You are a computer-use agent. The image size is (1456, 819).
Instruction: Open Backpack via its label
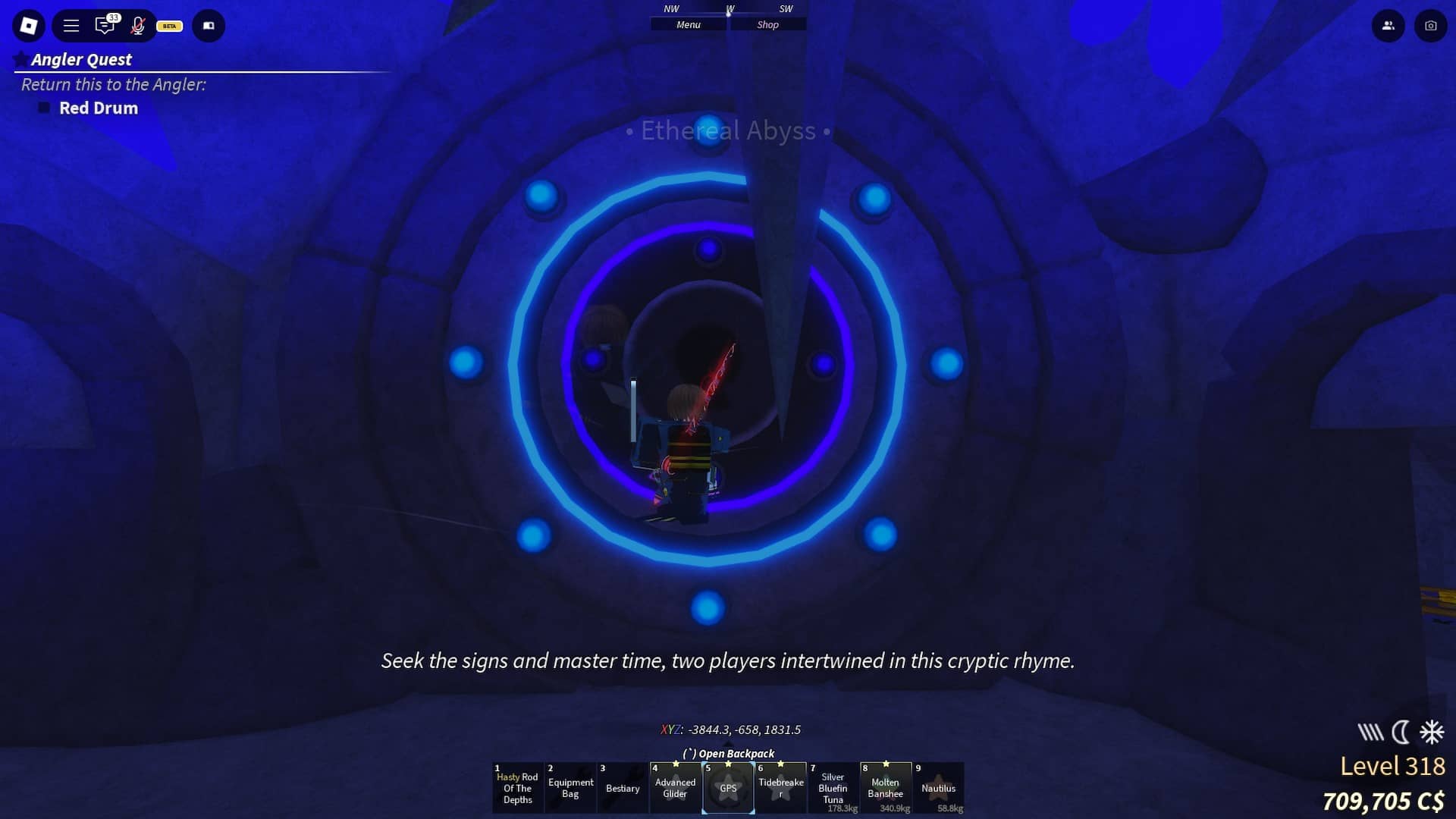(728, 753)
